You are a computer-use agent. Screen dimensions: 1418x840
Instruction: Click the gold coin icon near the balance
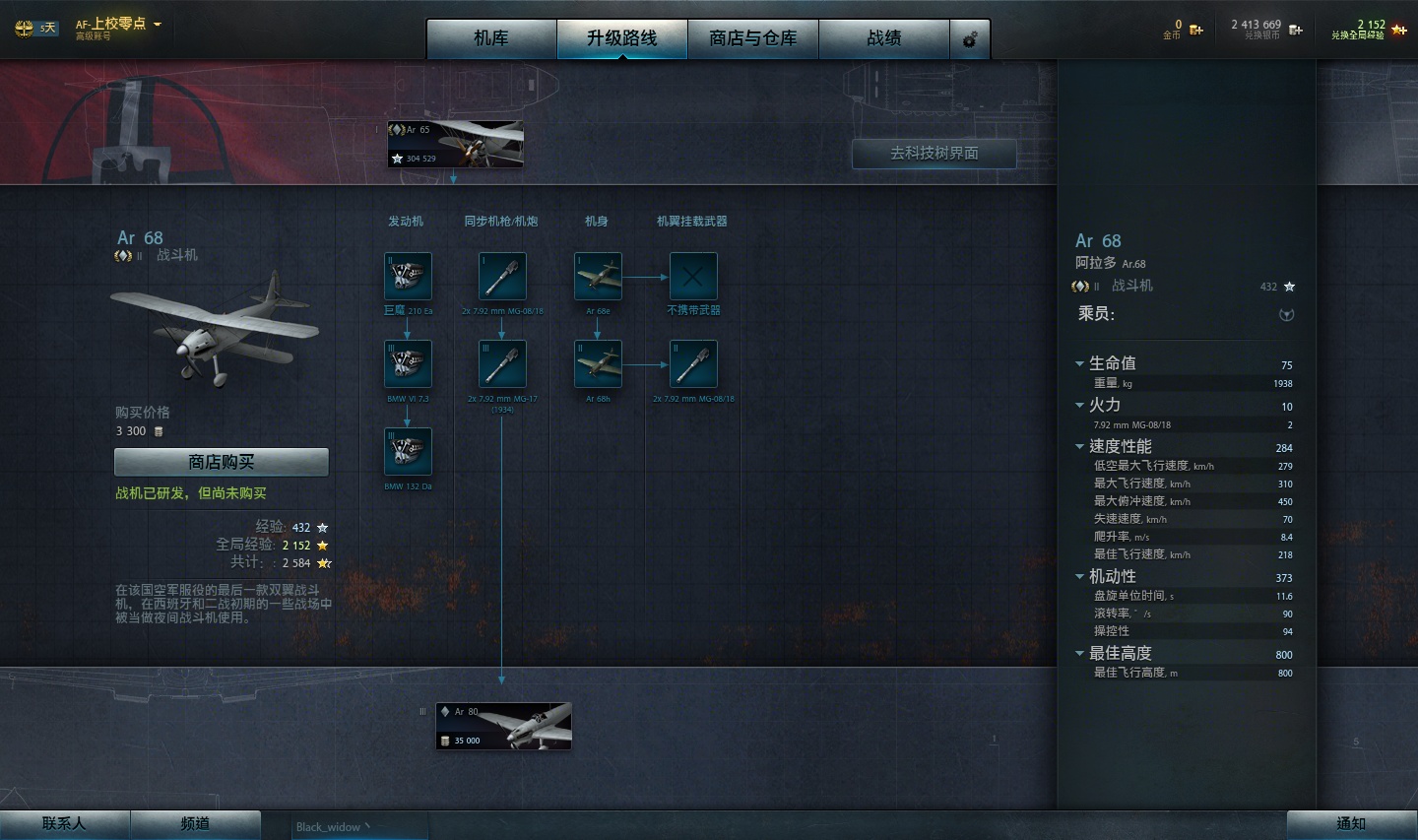click(1194, 31)
